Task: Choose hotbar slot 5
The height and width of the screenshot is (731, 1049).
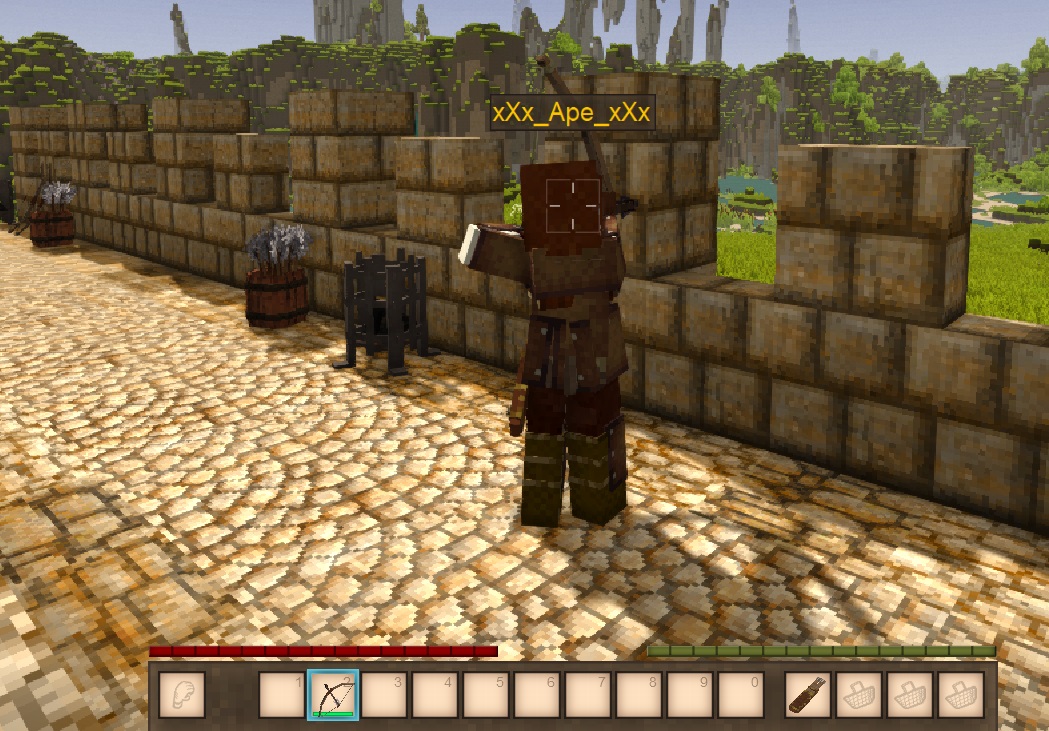Action: coord(485,694)
